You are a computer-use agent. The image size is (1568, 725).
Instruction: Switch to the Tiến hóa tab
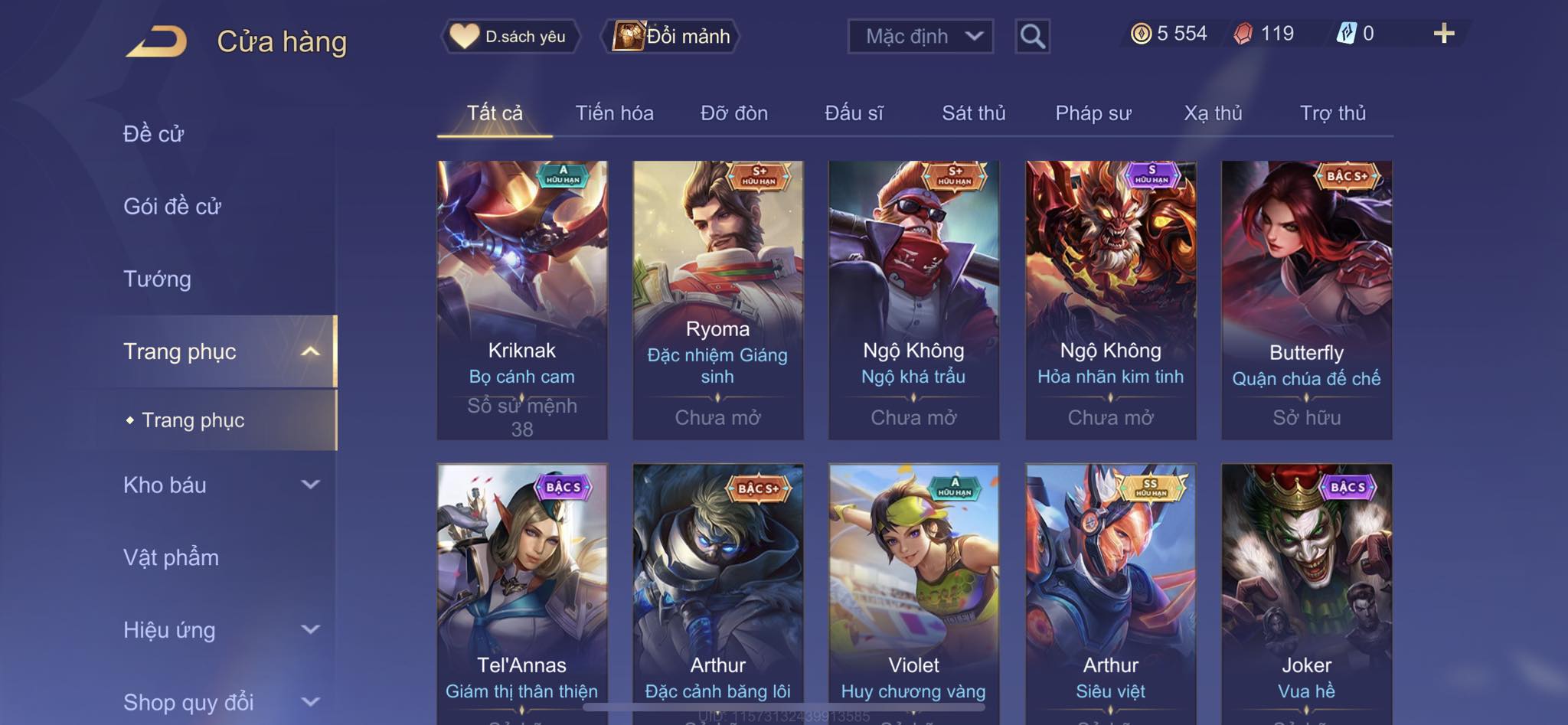pos(614,113)
